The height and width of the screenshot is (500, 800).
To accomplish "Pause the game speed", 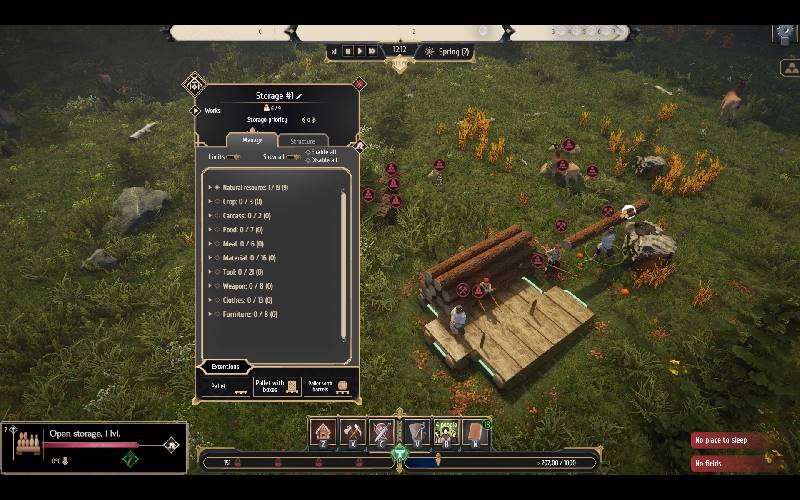I will tap(348, 51).
